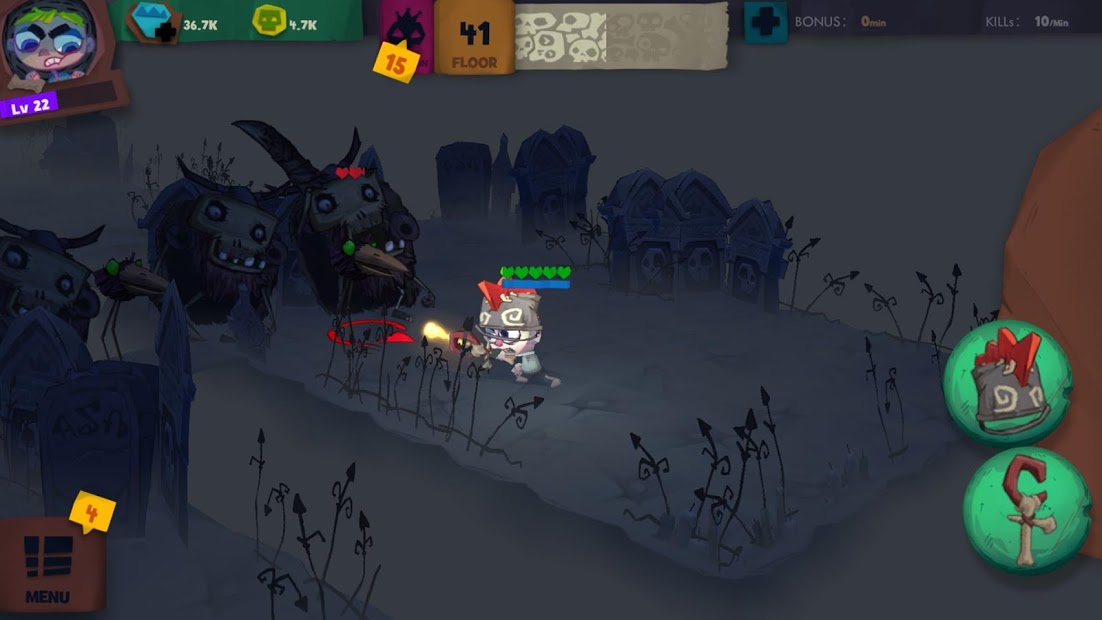Open the MENU button

tap(48, 567)
